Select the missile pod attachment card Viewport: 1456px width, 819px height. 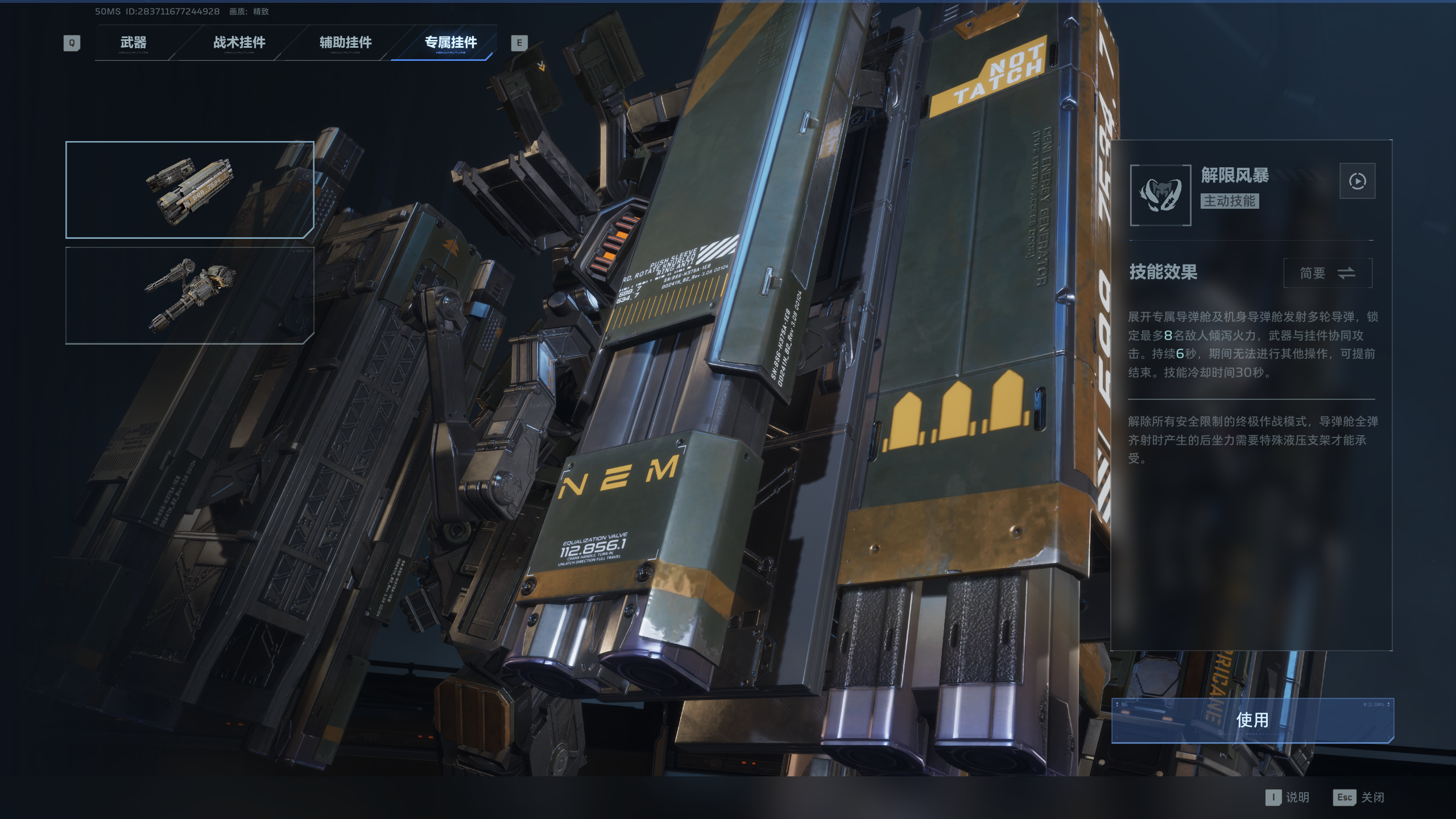coord(189,189)
